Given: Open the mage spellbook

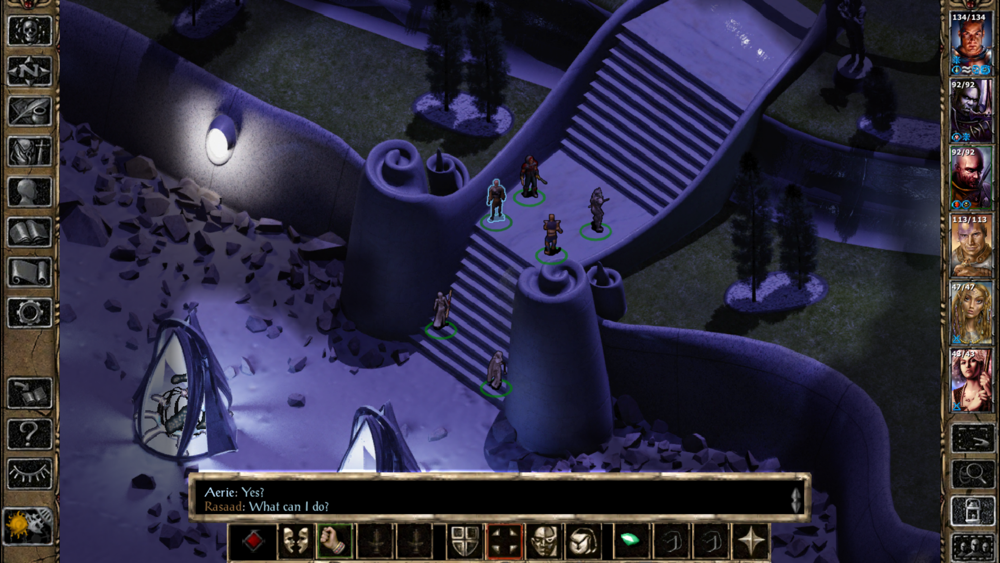Looking at the screenshot, I should 29,232.
